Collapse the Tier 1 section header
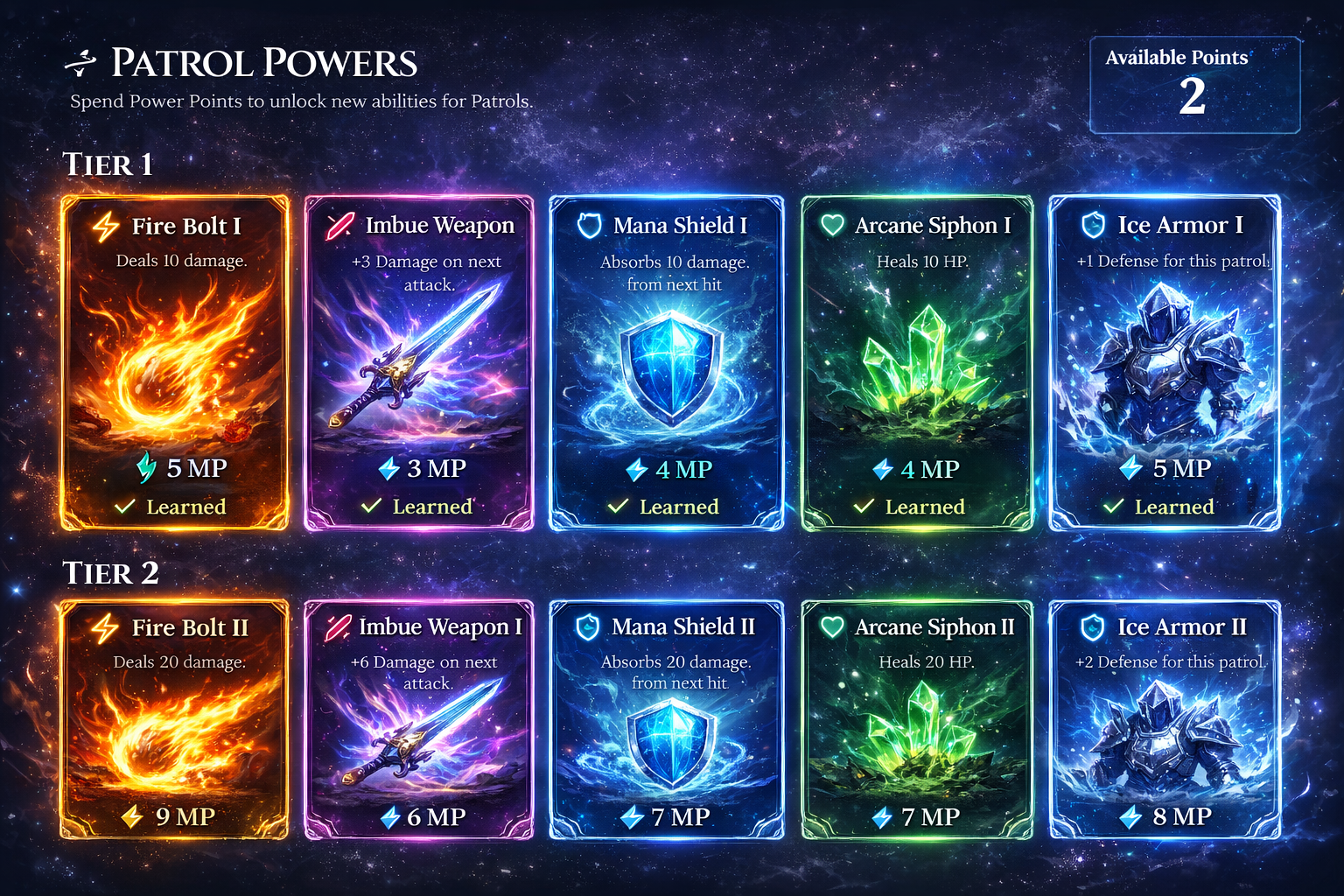 (x=107, y=164)
